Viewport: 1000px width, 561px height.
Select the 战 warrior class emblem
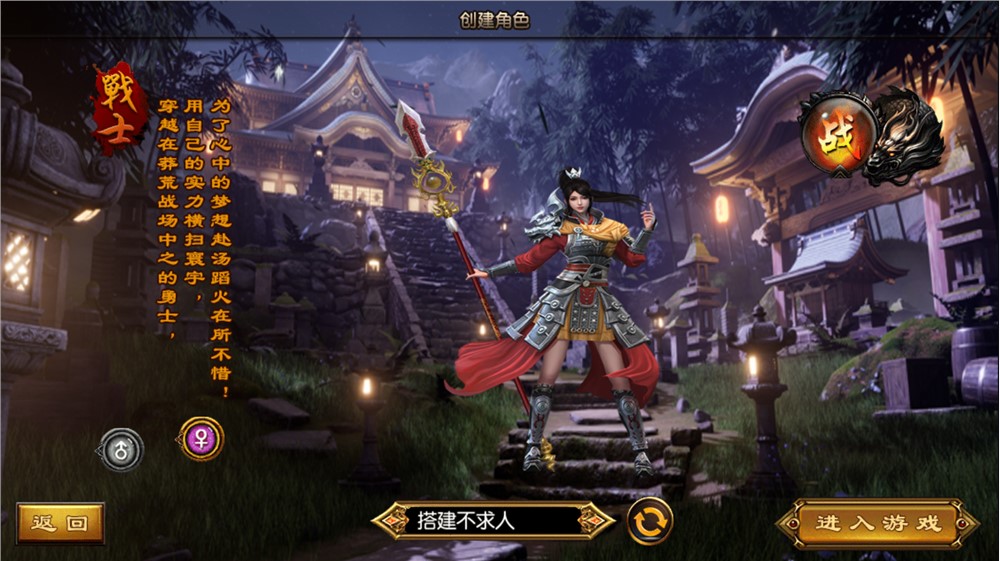[834, 135]
